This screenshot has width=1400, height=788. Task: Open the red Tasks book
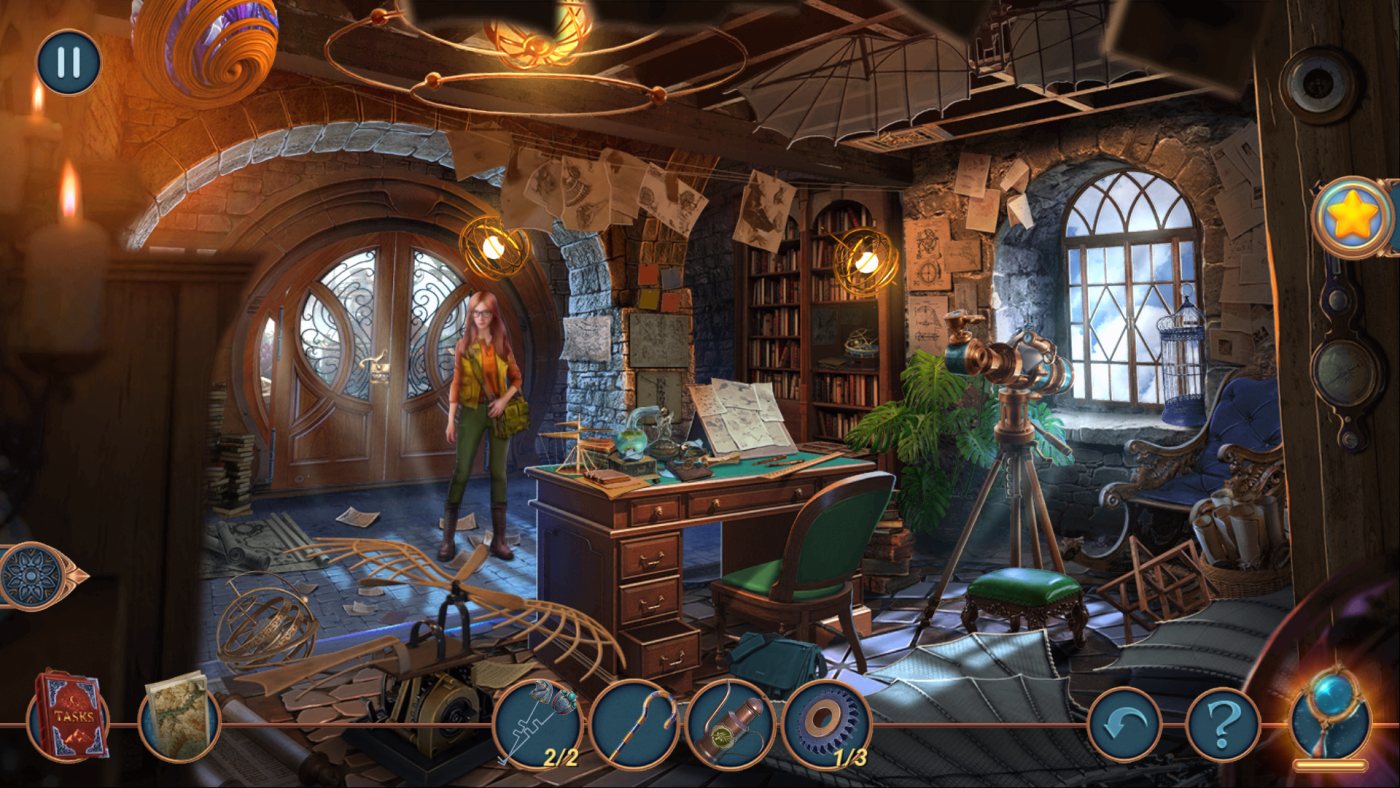(x=68, y=716)
